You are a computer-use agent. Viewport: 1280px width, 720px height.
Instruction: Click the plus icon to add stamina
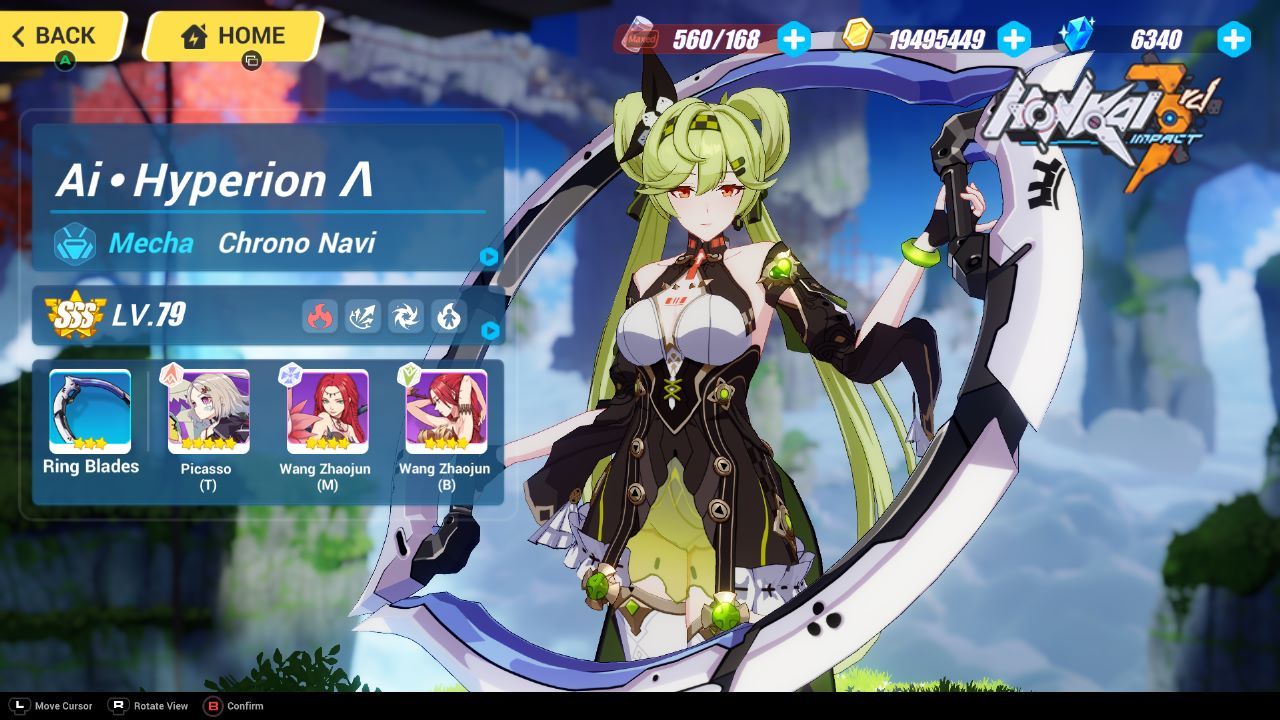[x=793, y=40]
